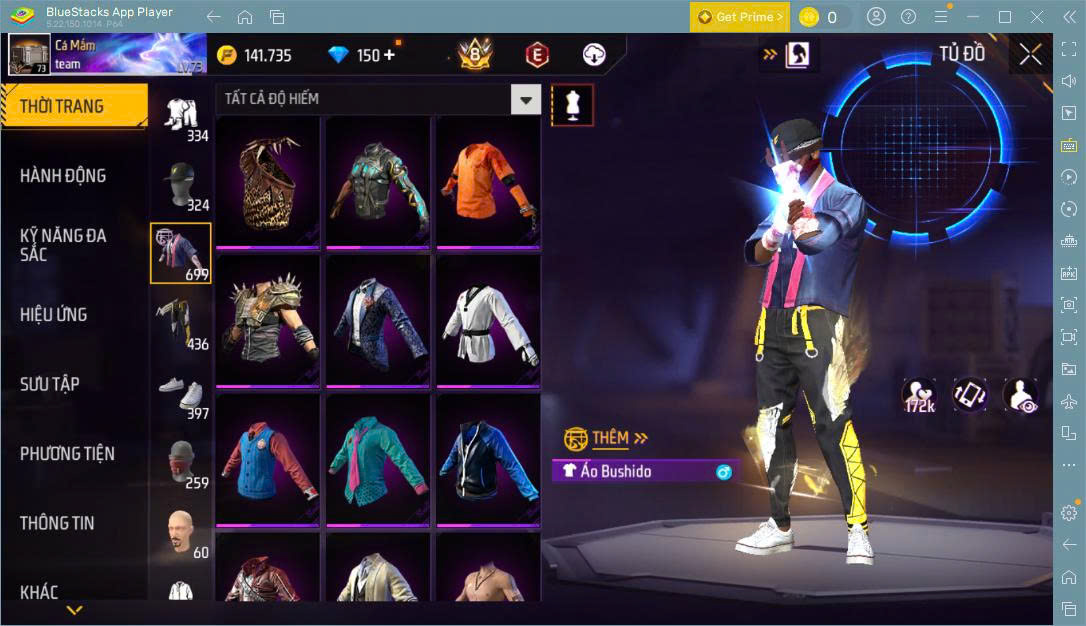Image resolution: width=1086 pixels, height=626 pixels.
Task: Open the TẤT CẢ ĐỘ HIẾM rarity dropdown
Action: point(525,99)
